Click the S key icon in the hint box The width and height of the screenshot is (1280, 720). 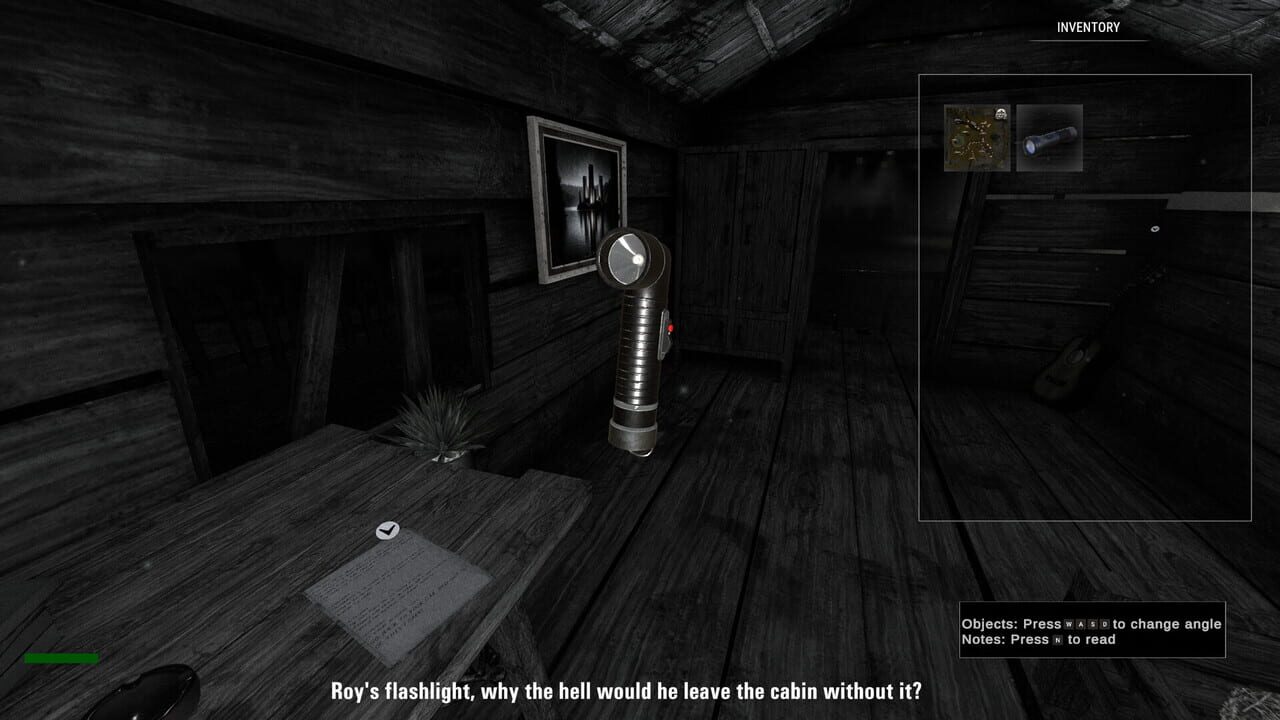tap(1093, 624)
